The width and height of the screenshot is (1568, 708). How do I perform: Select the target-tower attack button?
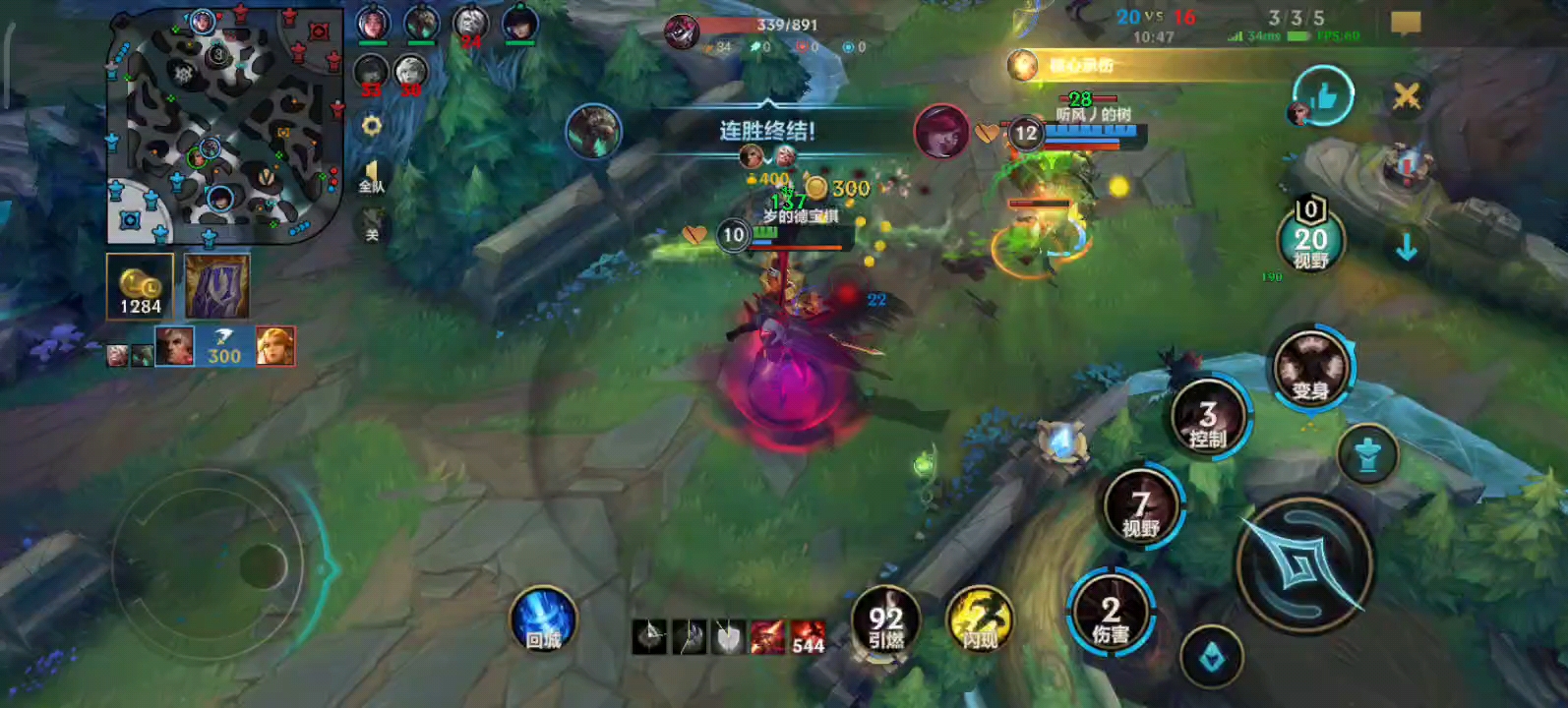[1367, 455]
